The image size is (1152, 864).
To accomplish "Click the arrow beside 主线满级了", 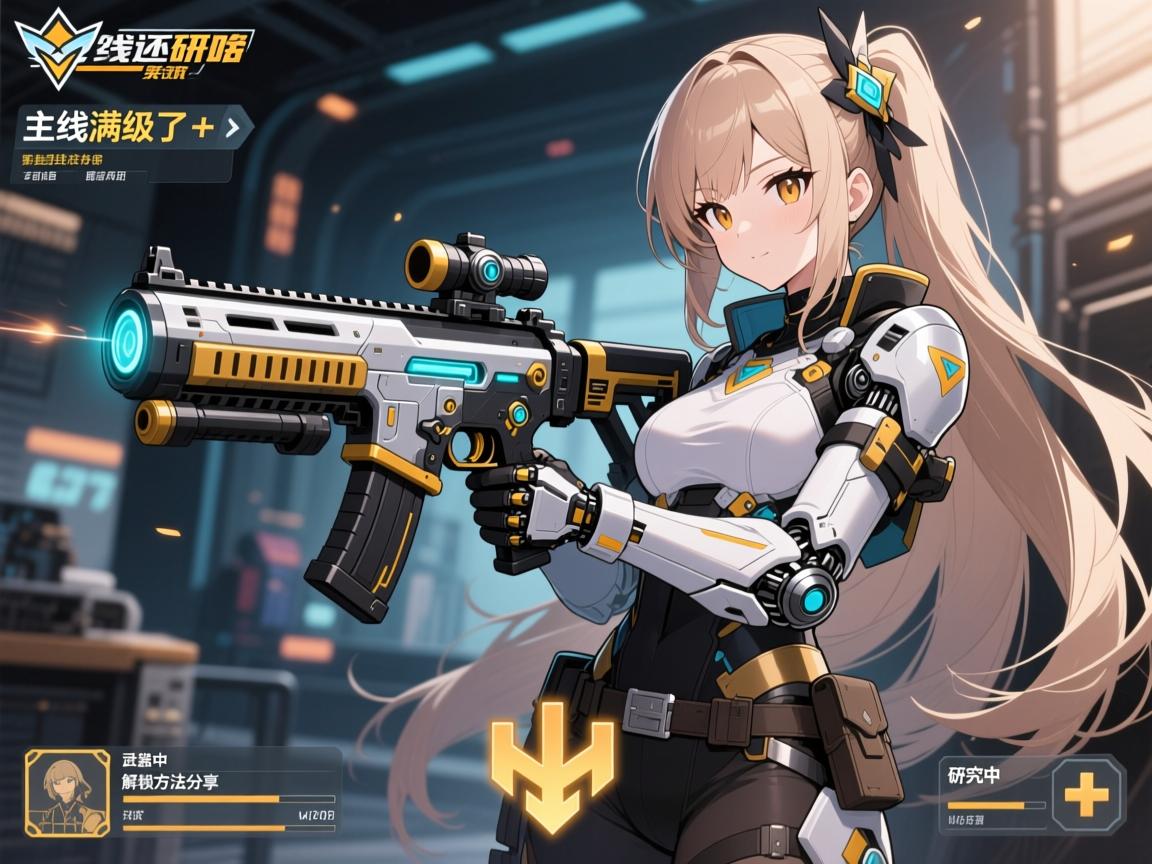I will tap(233, 128).
